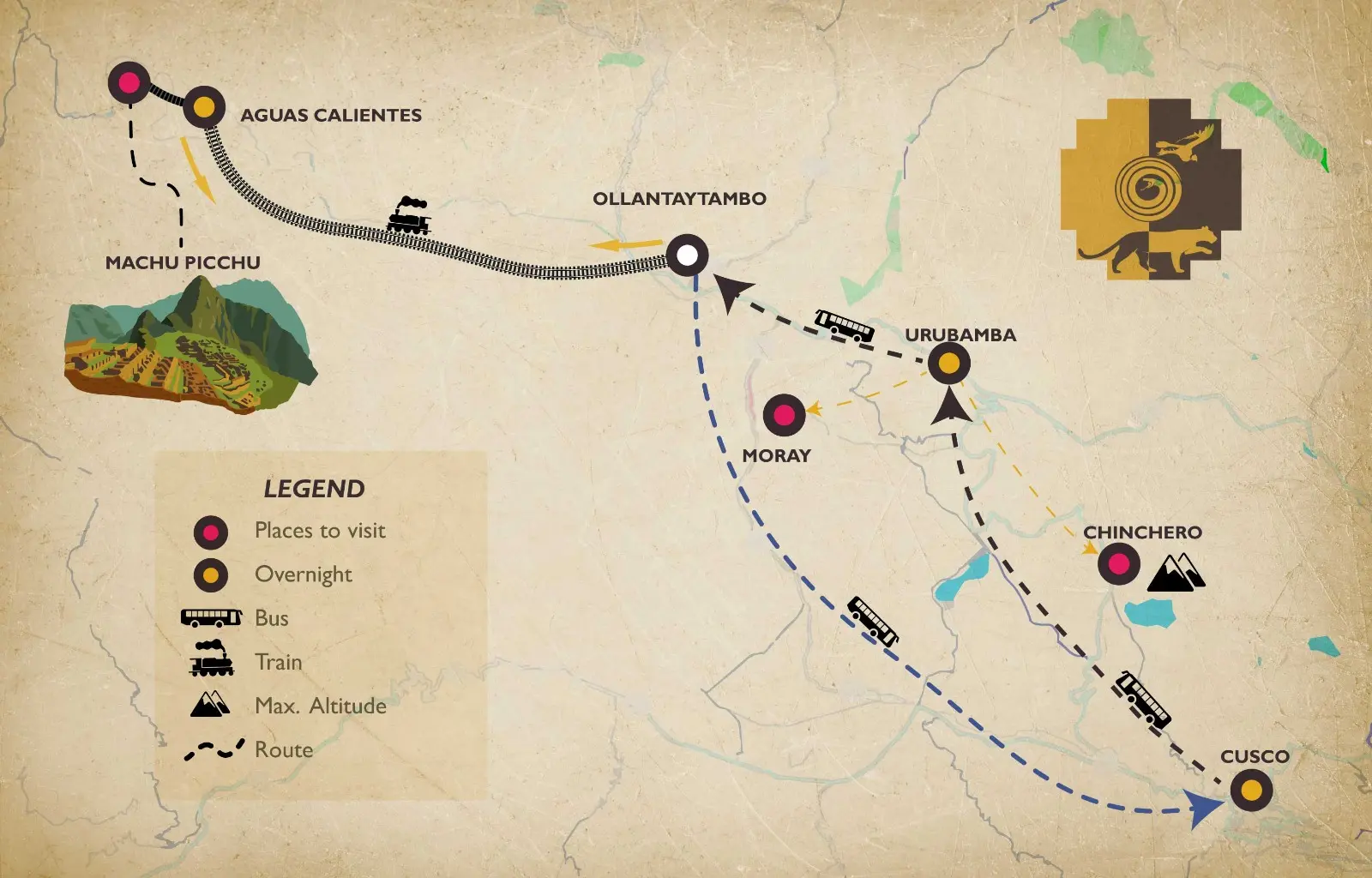This screenshot has width=1372, height=878.
Task: Click the Machu Picchu illustration
Action: click(x=189, y=347)
